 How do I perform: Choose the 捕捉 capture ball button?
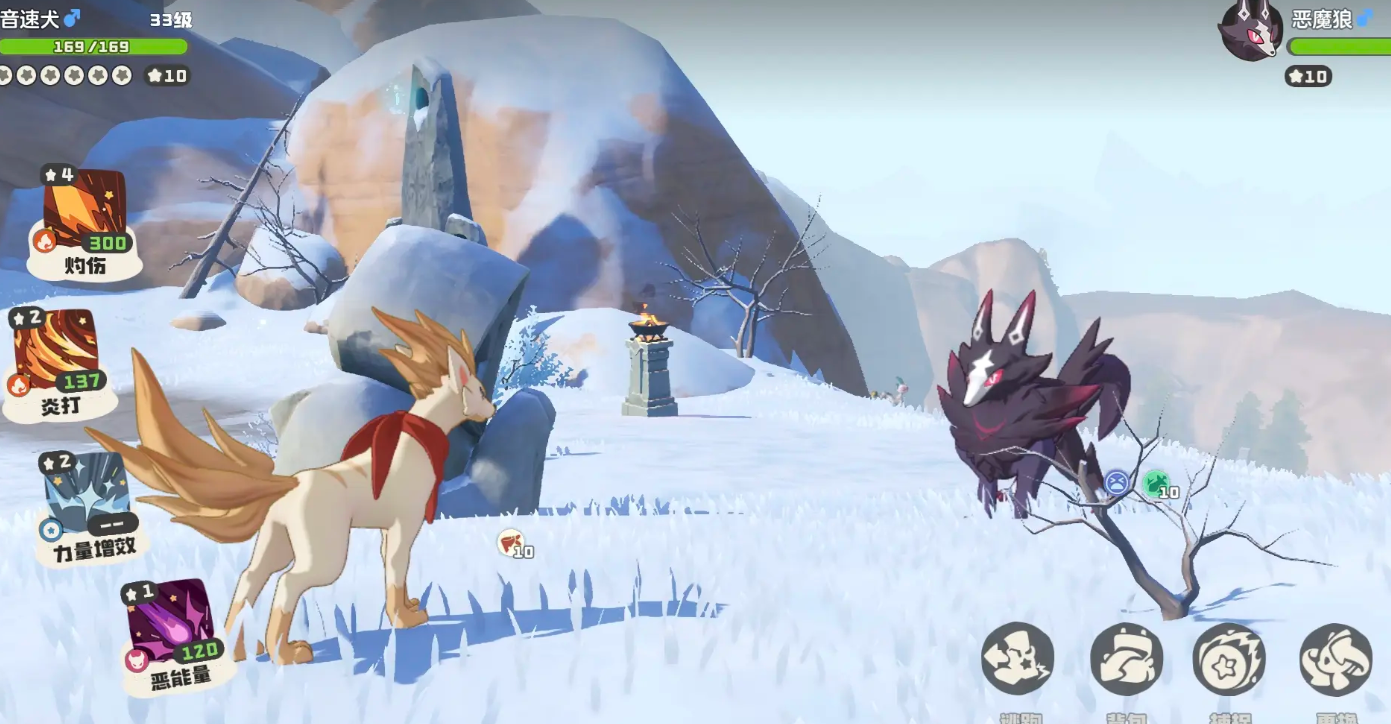(x=1229, y=659)
